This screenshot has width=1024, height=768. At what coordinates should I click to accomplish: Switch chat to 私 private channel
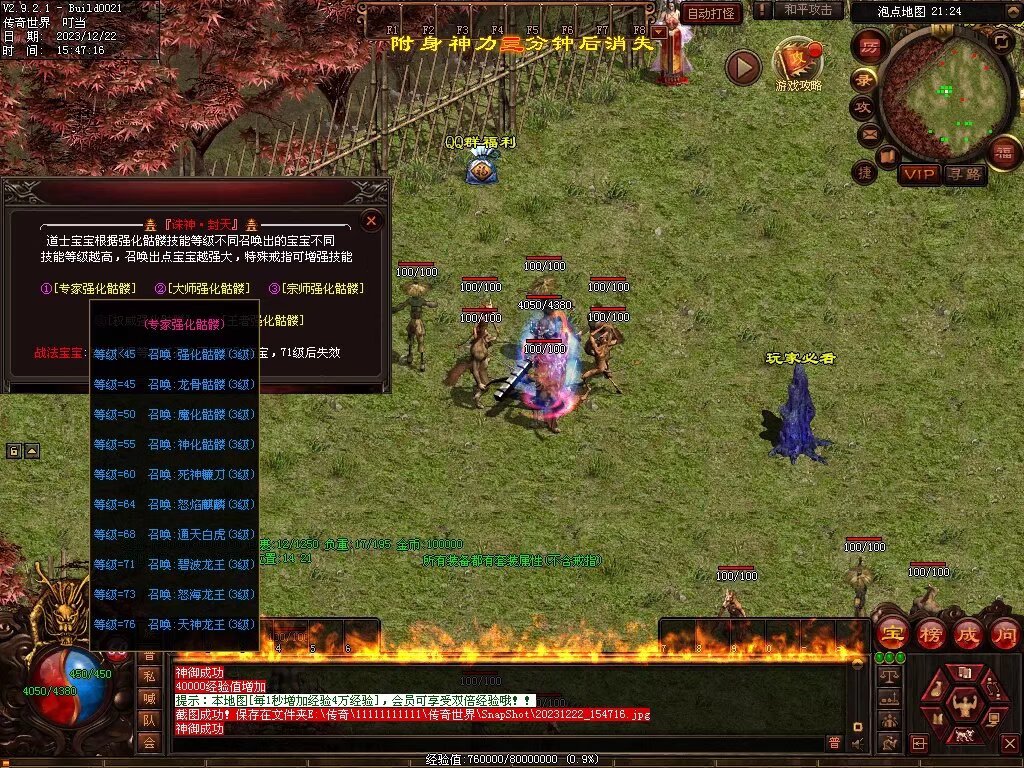point(149,676)
